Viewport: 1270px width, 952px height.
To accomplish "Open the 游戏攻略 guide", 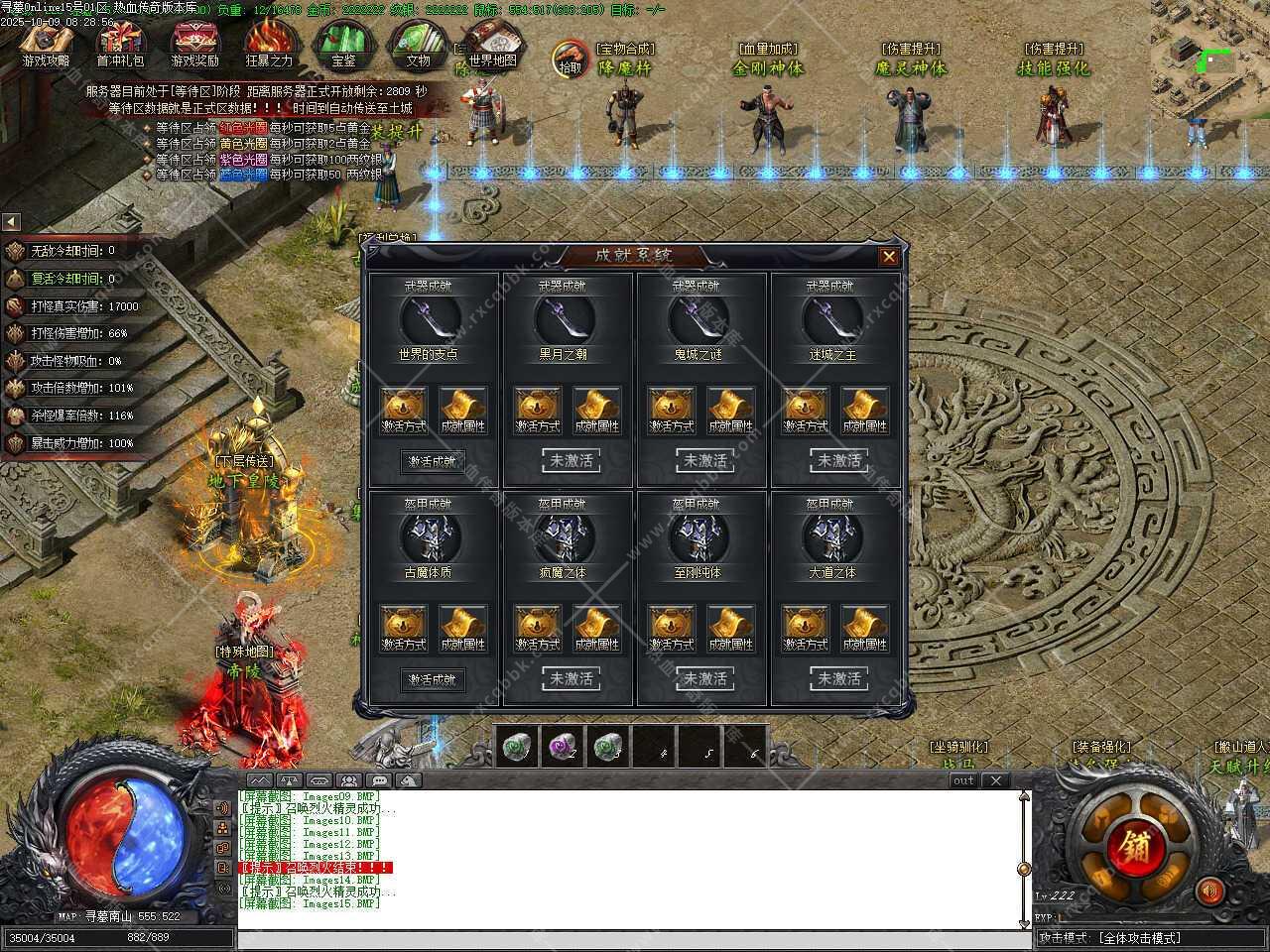I will click(x=47, y=43).
